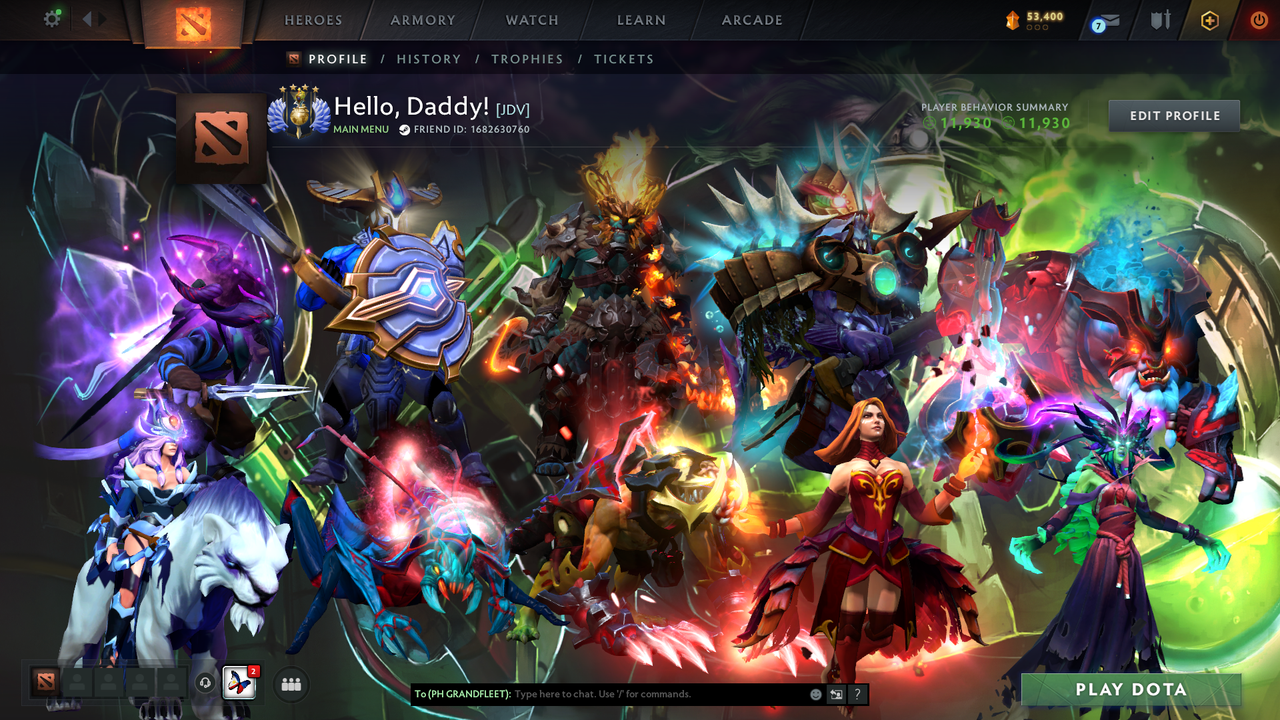The image size is (1280, 720).
Task: Click the power button to exit Dota
Action: point(1258,19)
